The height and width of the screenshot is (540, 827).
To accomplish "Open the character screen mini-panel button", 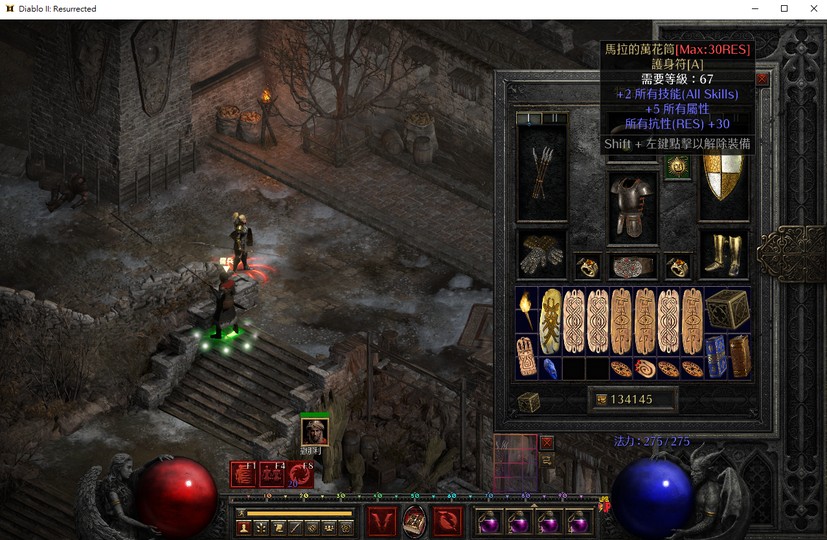I will coord(244,527).
